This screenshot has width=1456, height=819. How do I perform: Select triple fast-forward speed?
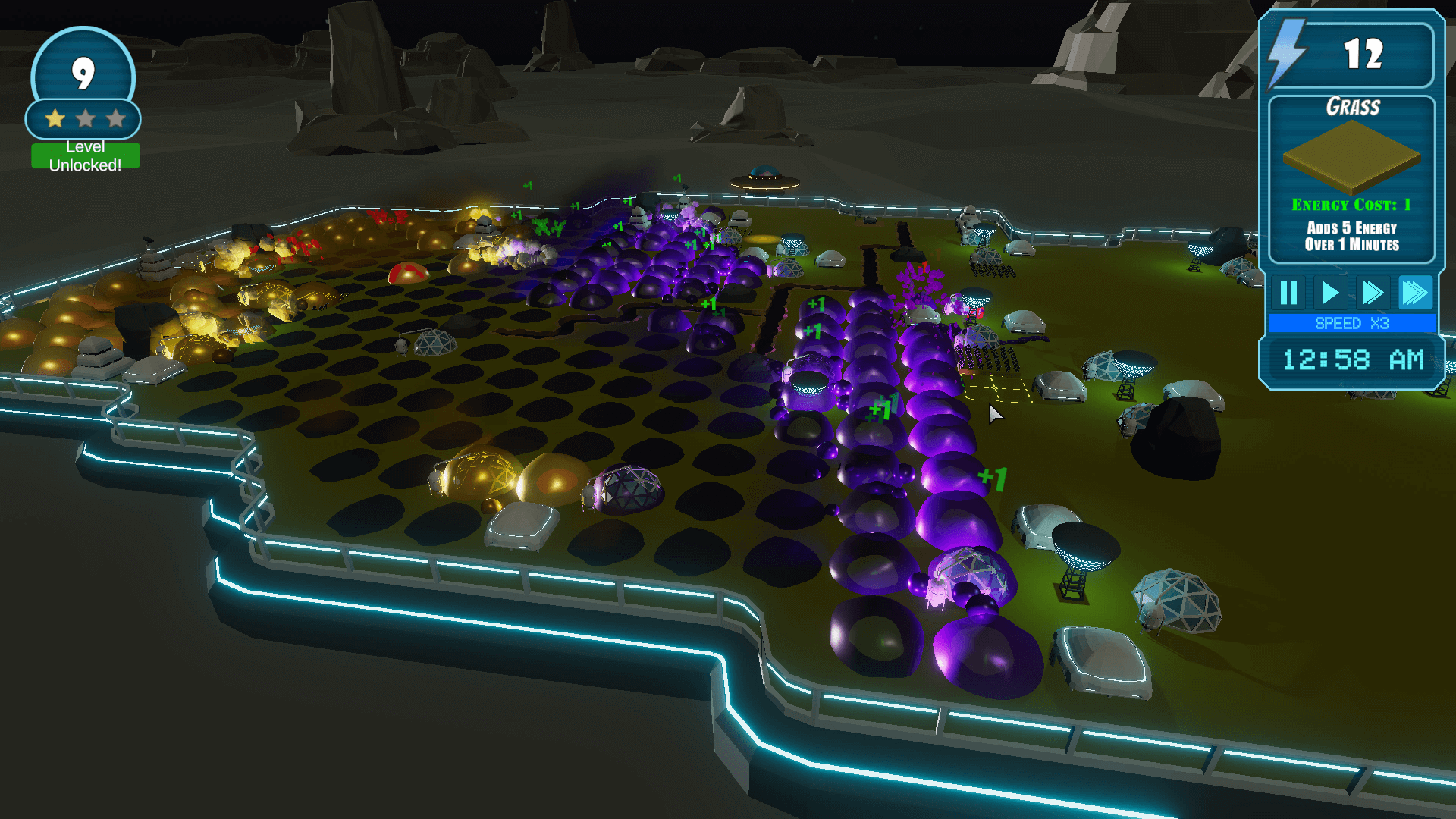pos(1414,293)
